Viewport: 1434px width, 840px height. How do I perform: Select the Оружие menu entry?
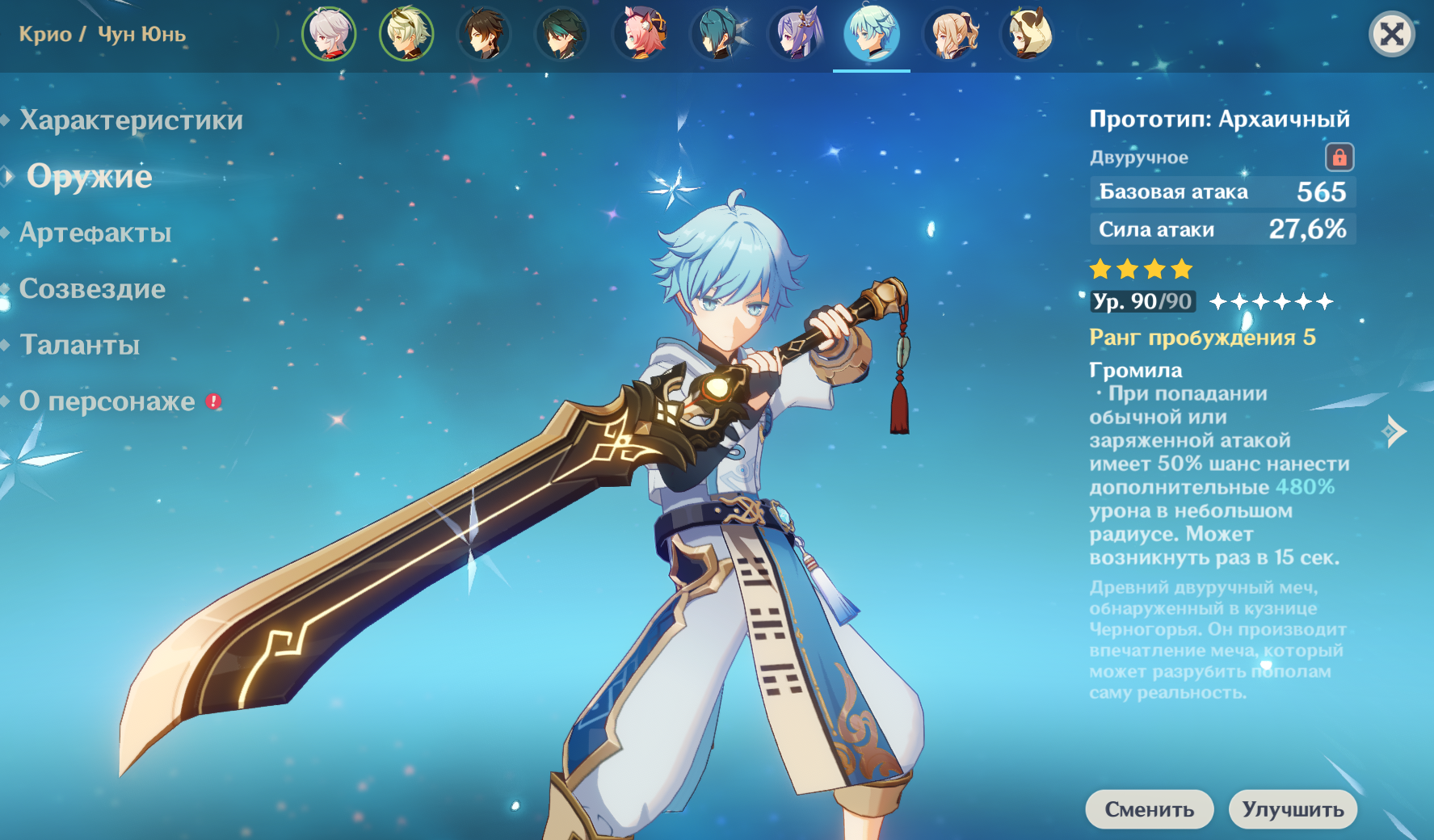pos(89,176)
